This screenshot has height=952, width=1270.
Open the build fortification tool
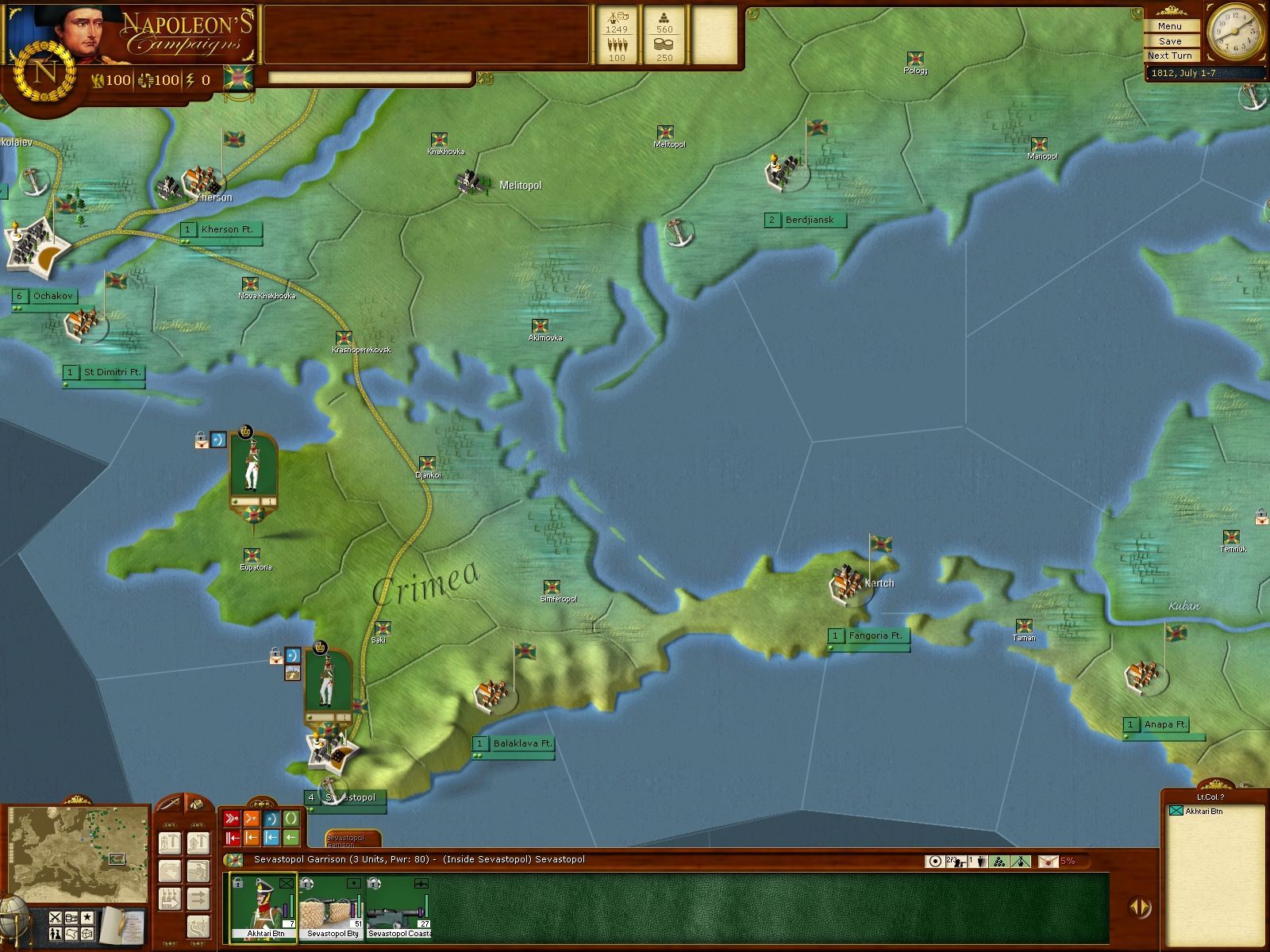pyautogui.click(x=171, y=844)
